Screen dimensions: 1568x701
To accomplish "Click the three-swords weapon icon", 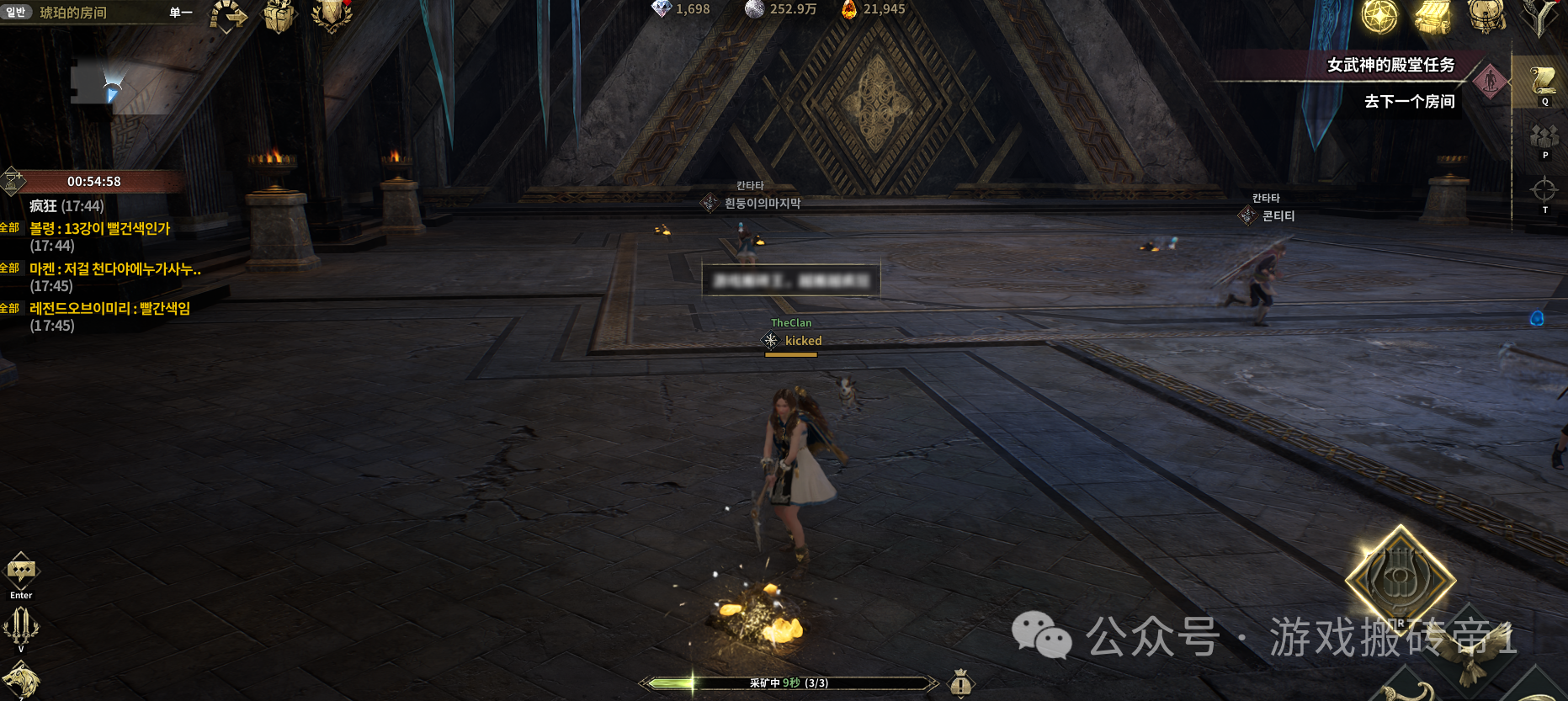I will [x=21, y=625].
